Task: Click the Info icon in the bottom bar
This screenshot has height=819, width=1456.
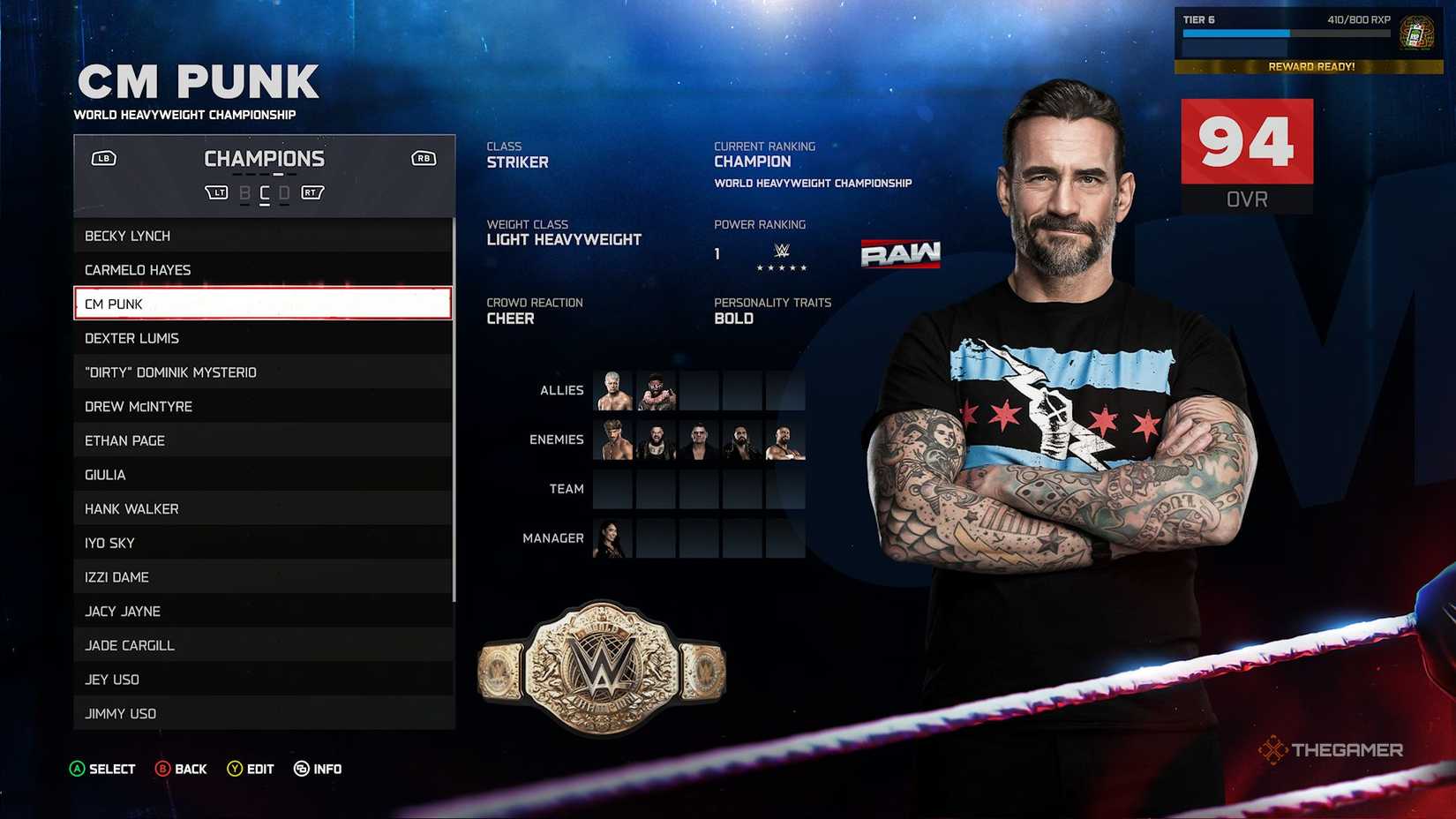Action: click(301, 769)
